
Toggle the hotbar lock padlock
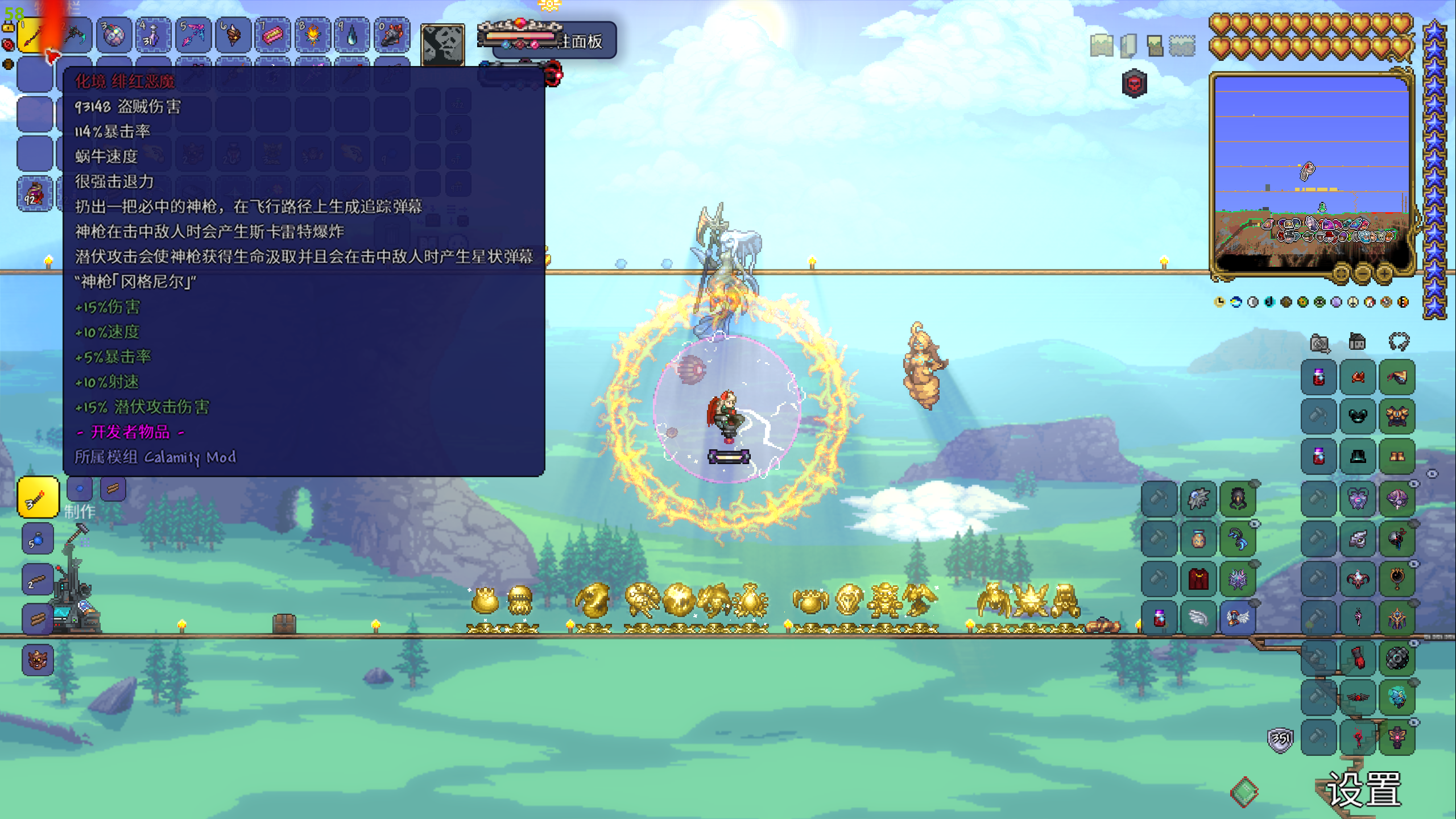(x=9, y=26)
